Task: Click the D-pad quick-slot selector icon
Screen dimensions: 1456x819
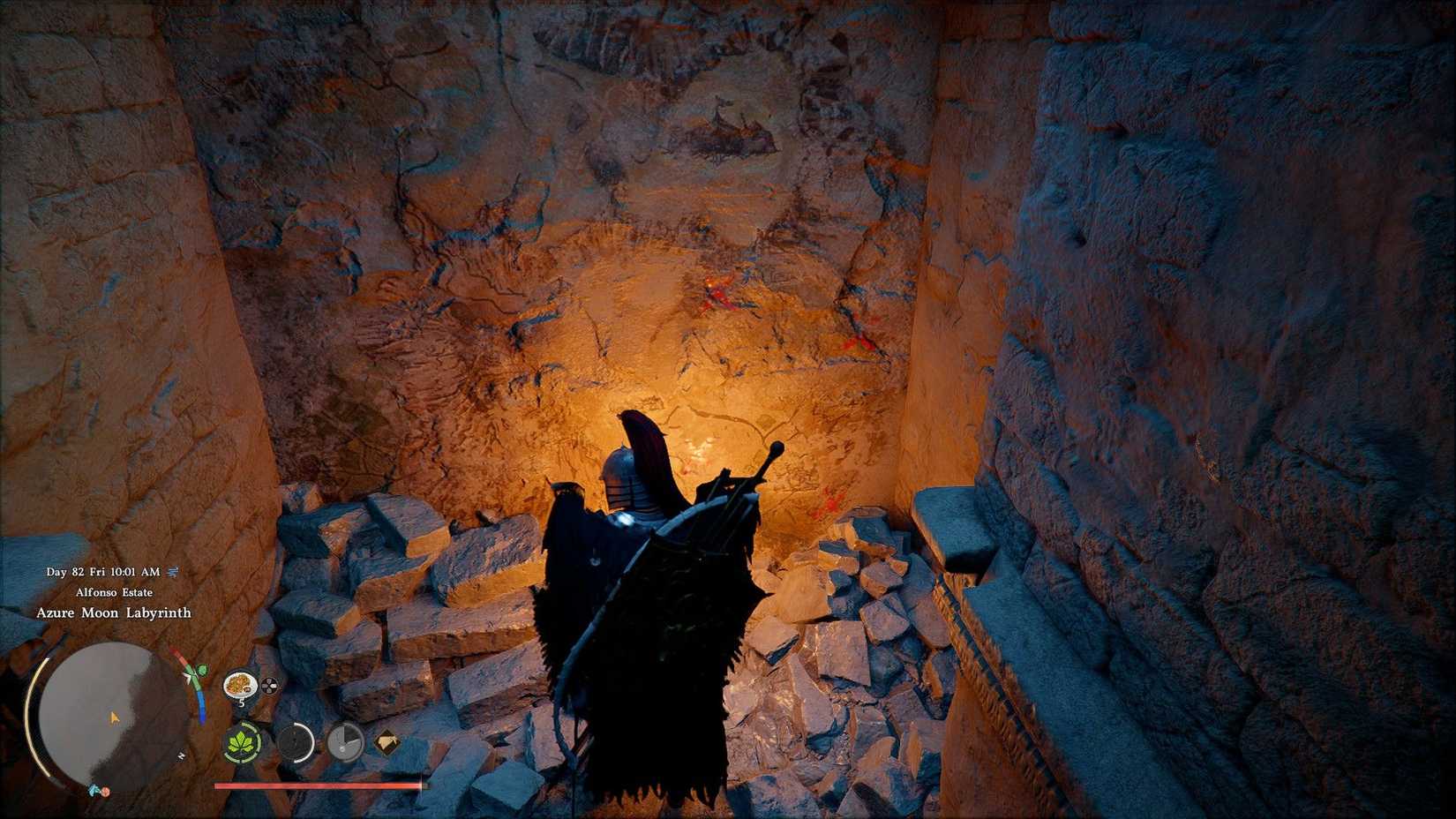Action: pos(269,684)
